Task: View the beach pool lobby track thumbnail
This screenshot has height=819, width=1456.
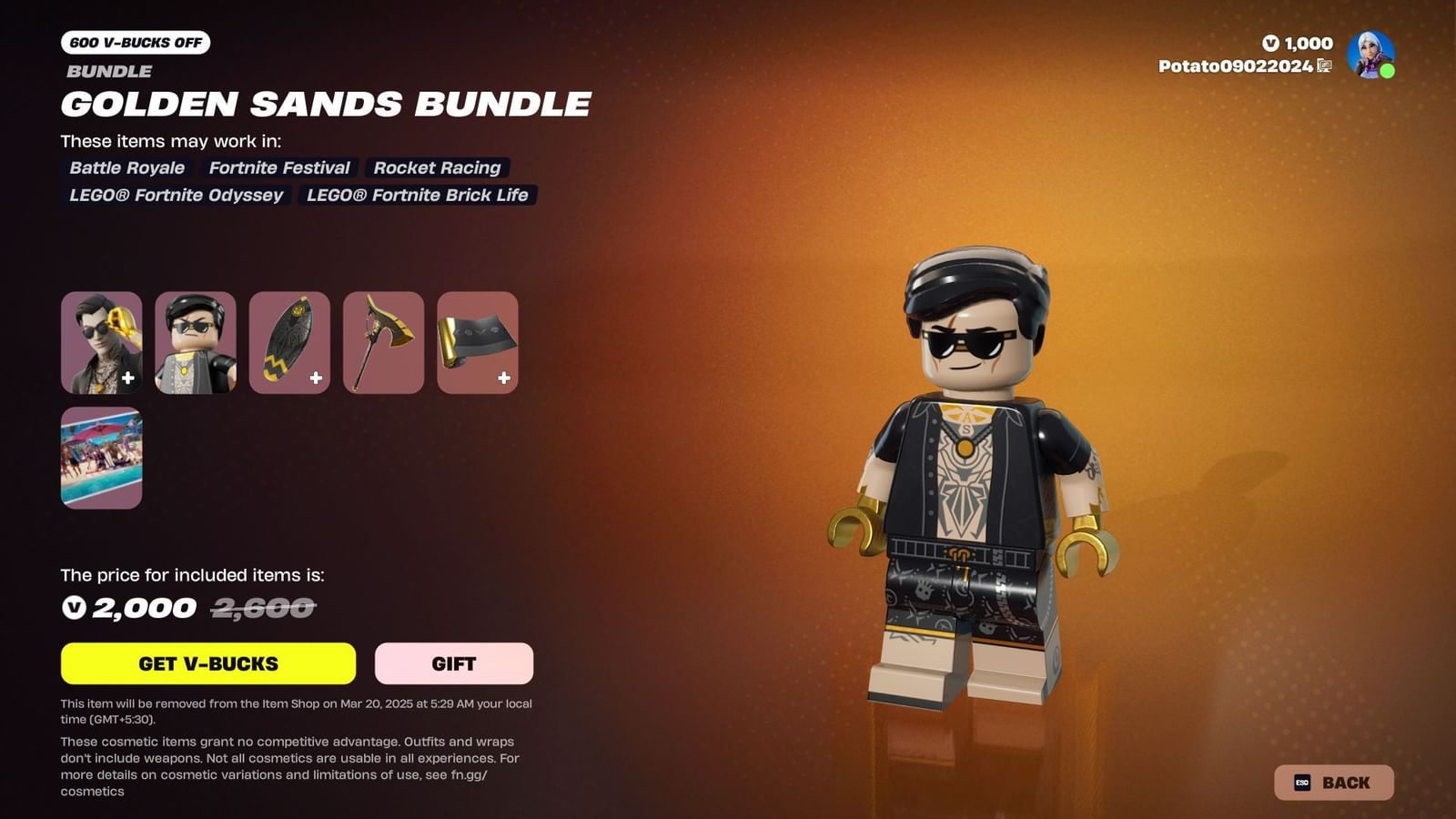Action: click(101, 459)
